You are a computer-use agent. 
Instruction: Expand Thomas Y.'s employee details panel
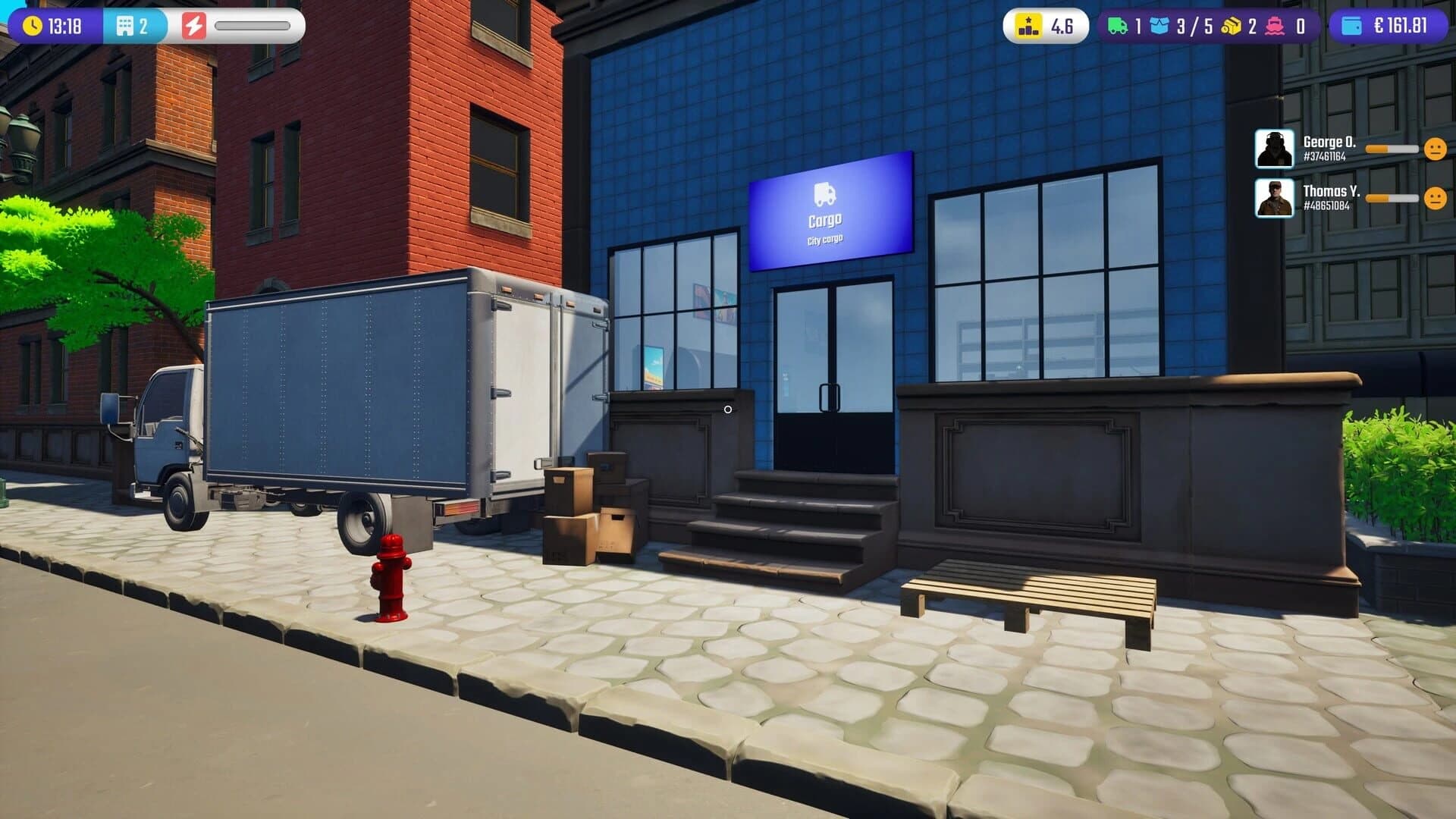pyautogui.click(x=1275, y=199)
